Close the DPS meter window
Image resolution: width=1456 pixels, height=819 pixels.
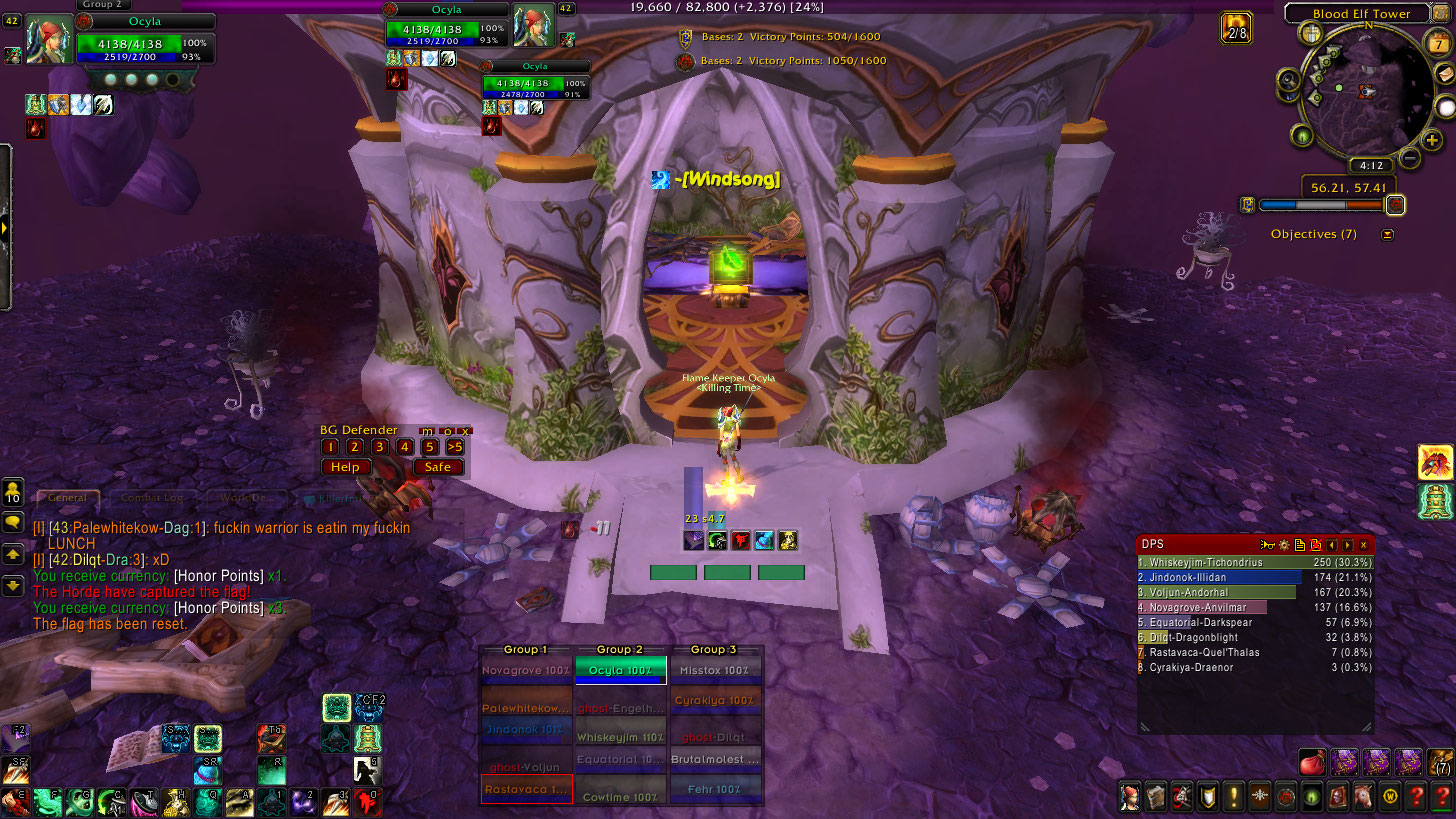pyautogui.click(x=1363, y=545)
